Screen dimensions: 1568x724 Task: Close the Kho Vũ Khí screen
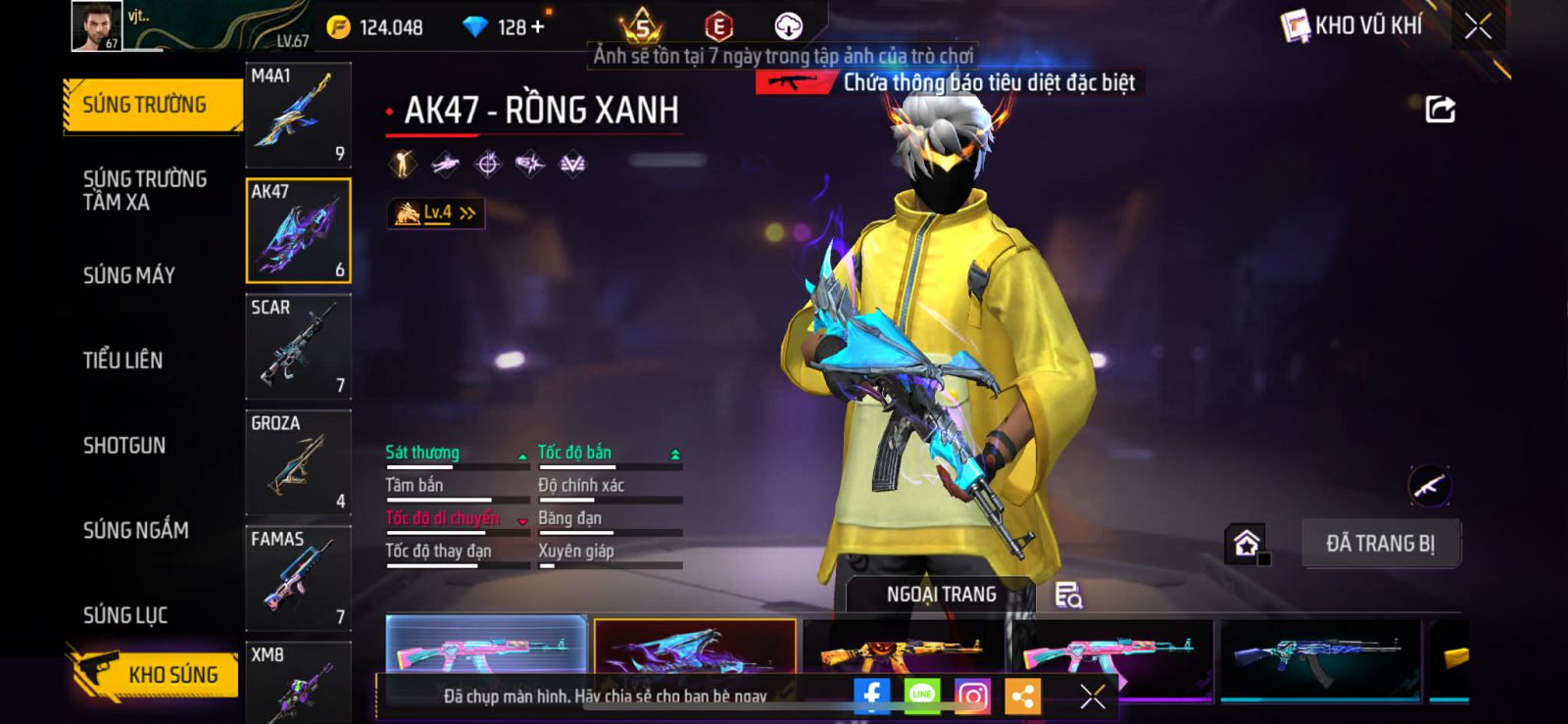pos(1478,26)
